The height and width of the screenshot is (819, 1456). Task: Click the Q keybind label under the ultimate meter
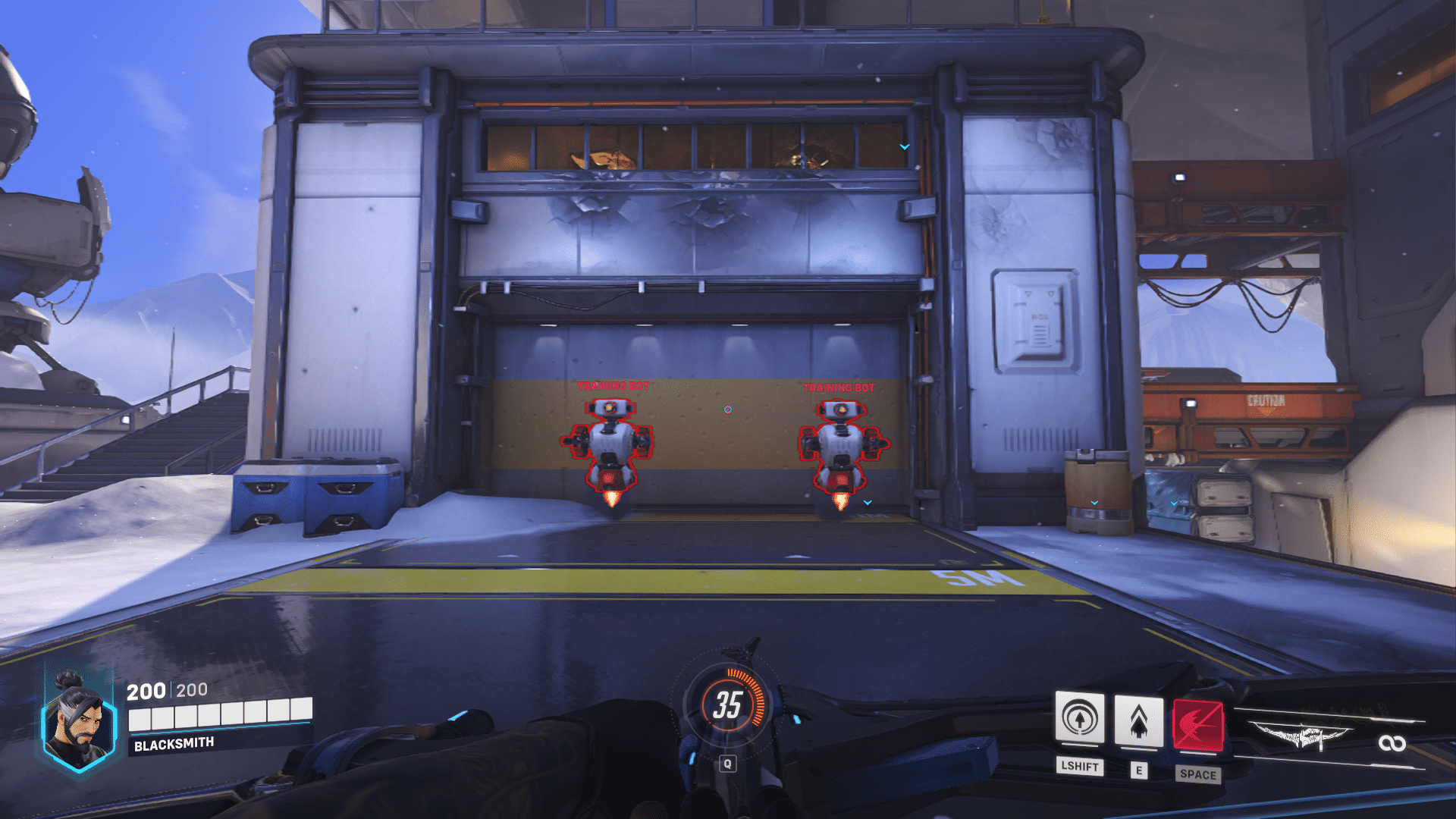(x=730, y=764)
